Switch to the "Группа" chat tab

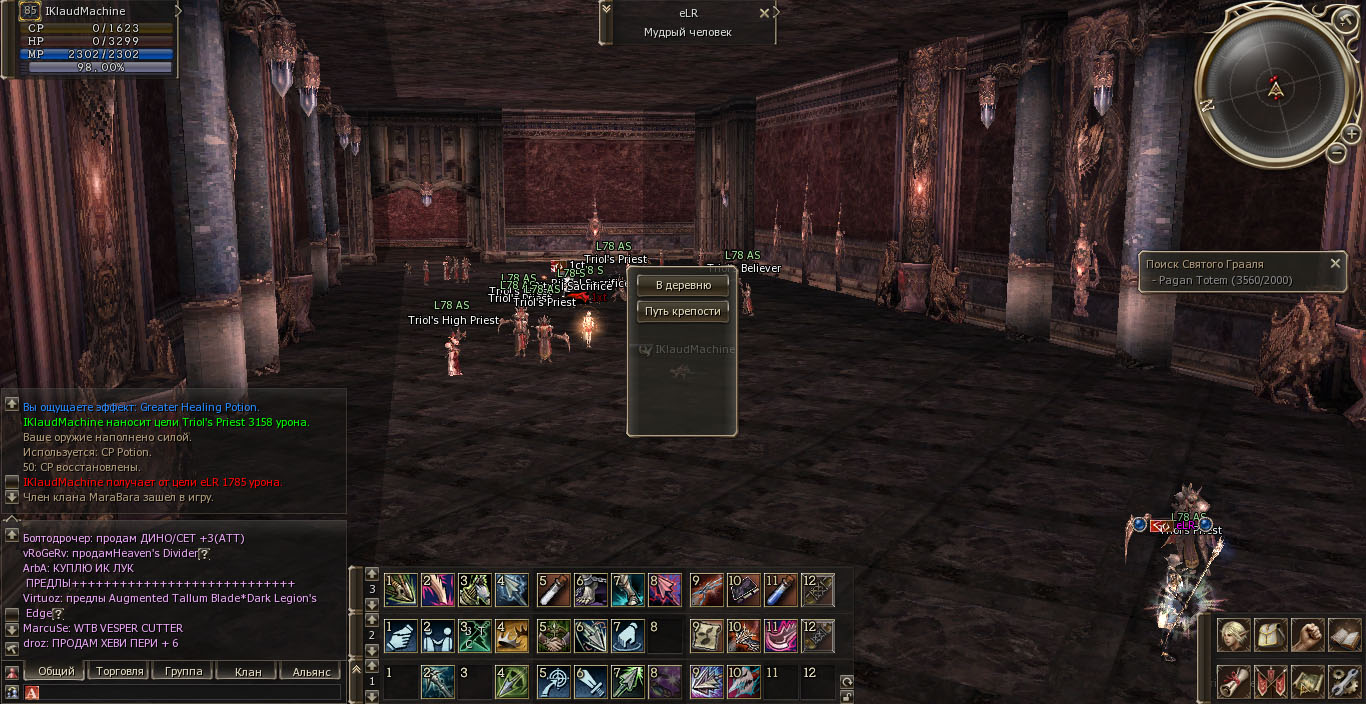click(183, 671)
